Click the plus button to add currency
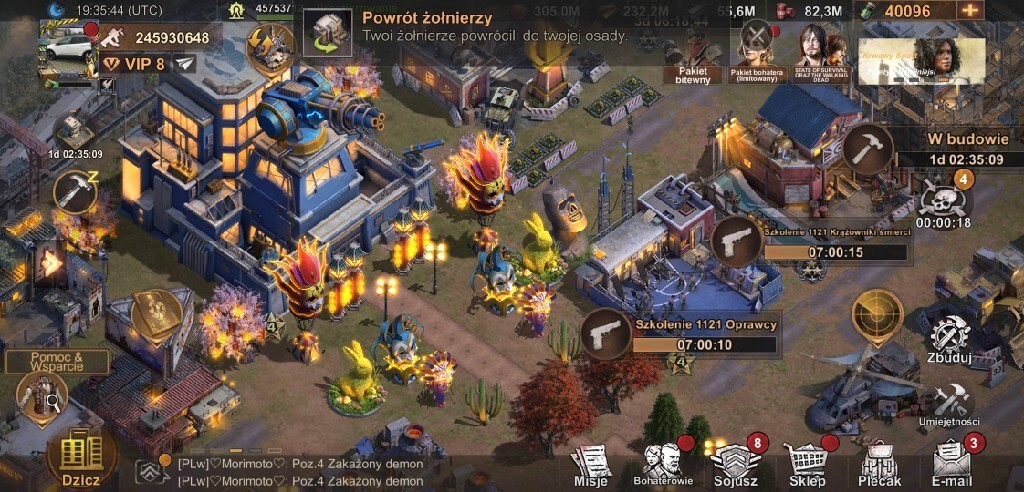Viewport: 1024px width, 492px height. coord(969,11)
